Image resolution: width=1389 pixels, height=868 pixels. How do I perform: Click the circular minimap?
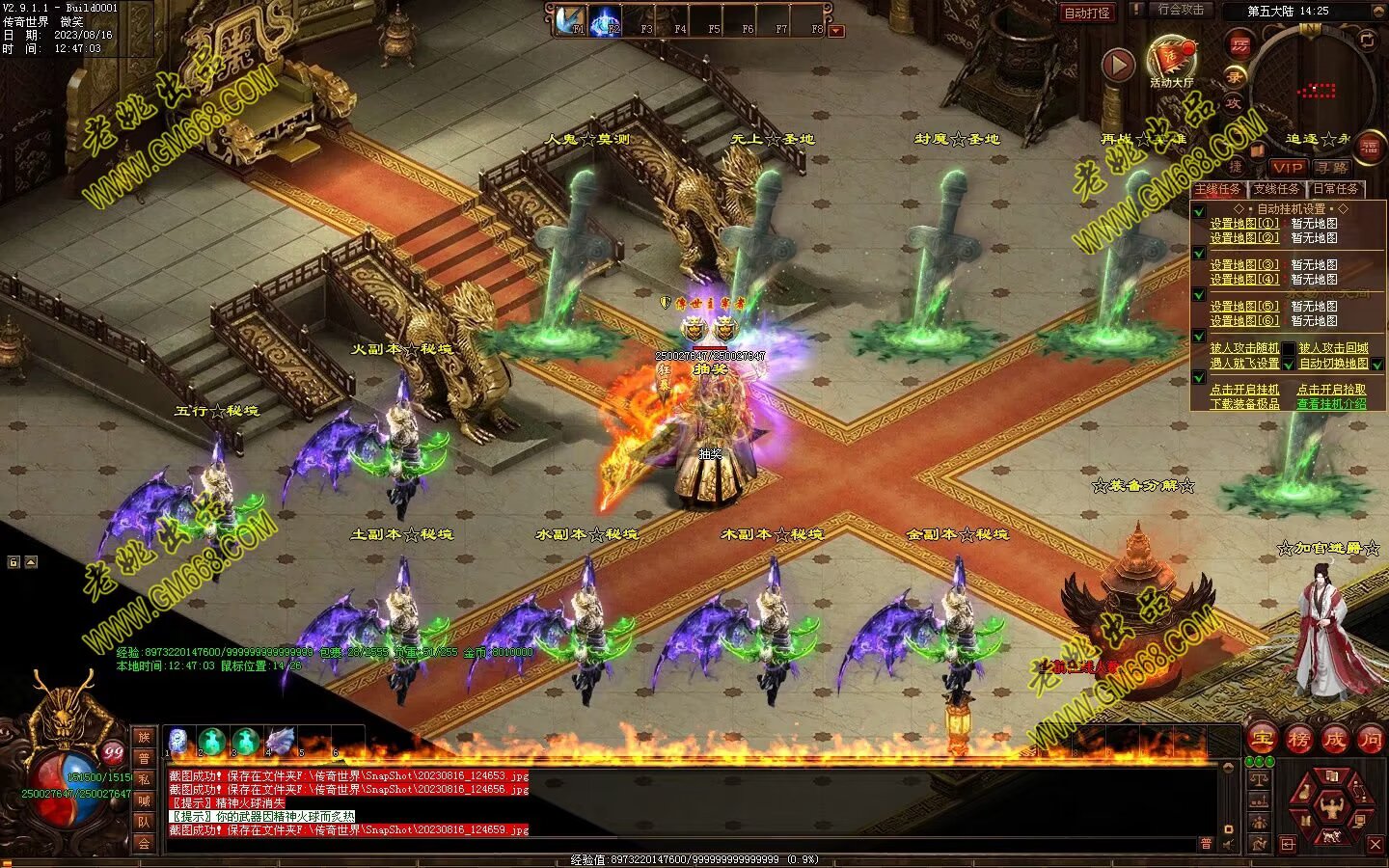tap(1312, 89)
